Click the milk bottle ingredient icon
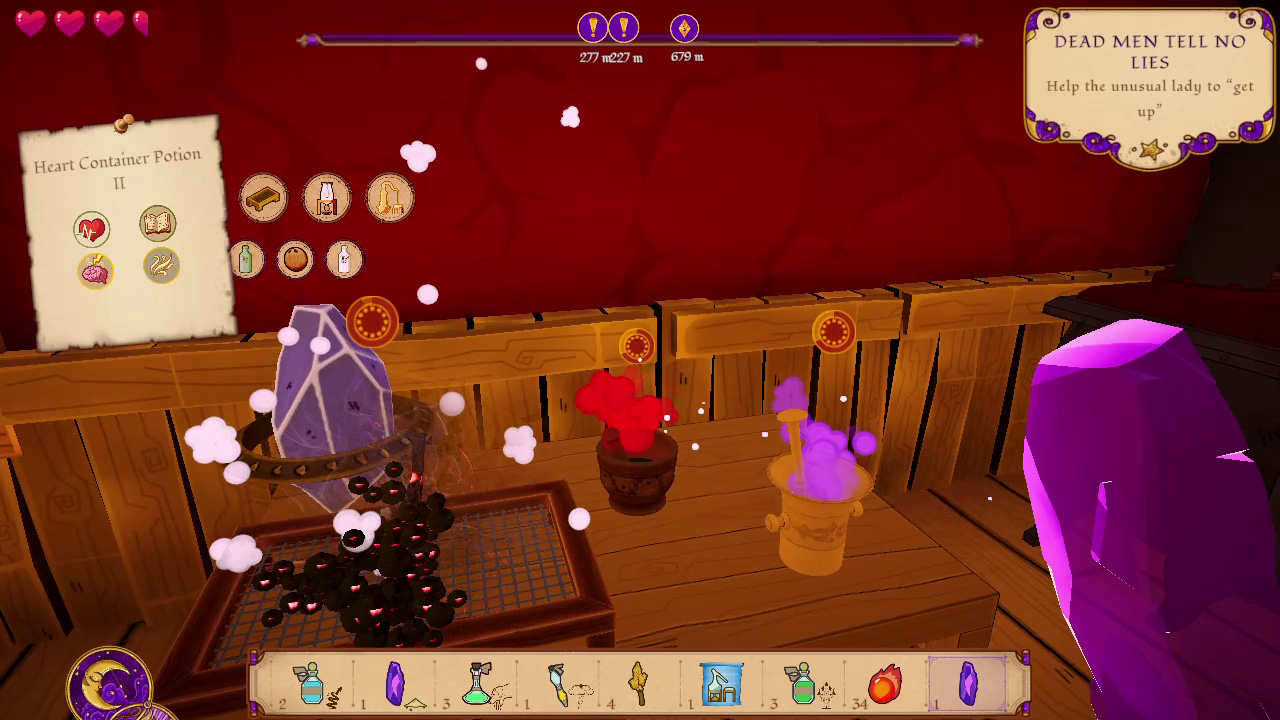Image resolution: width=1280 pixels, height=720 pixels. pyautogui.click(x=347, y=258)
